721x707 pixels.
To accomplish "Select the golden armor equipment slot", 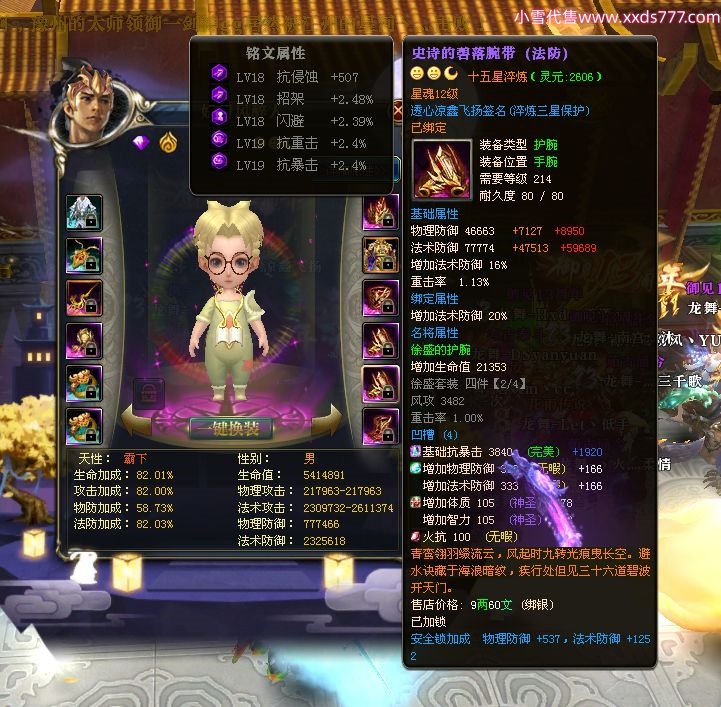I will [x=381, y=255].
